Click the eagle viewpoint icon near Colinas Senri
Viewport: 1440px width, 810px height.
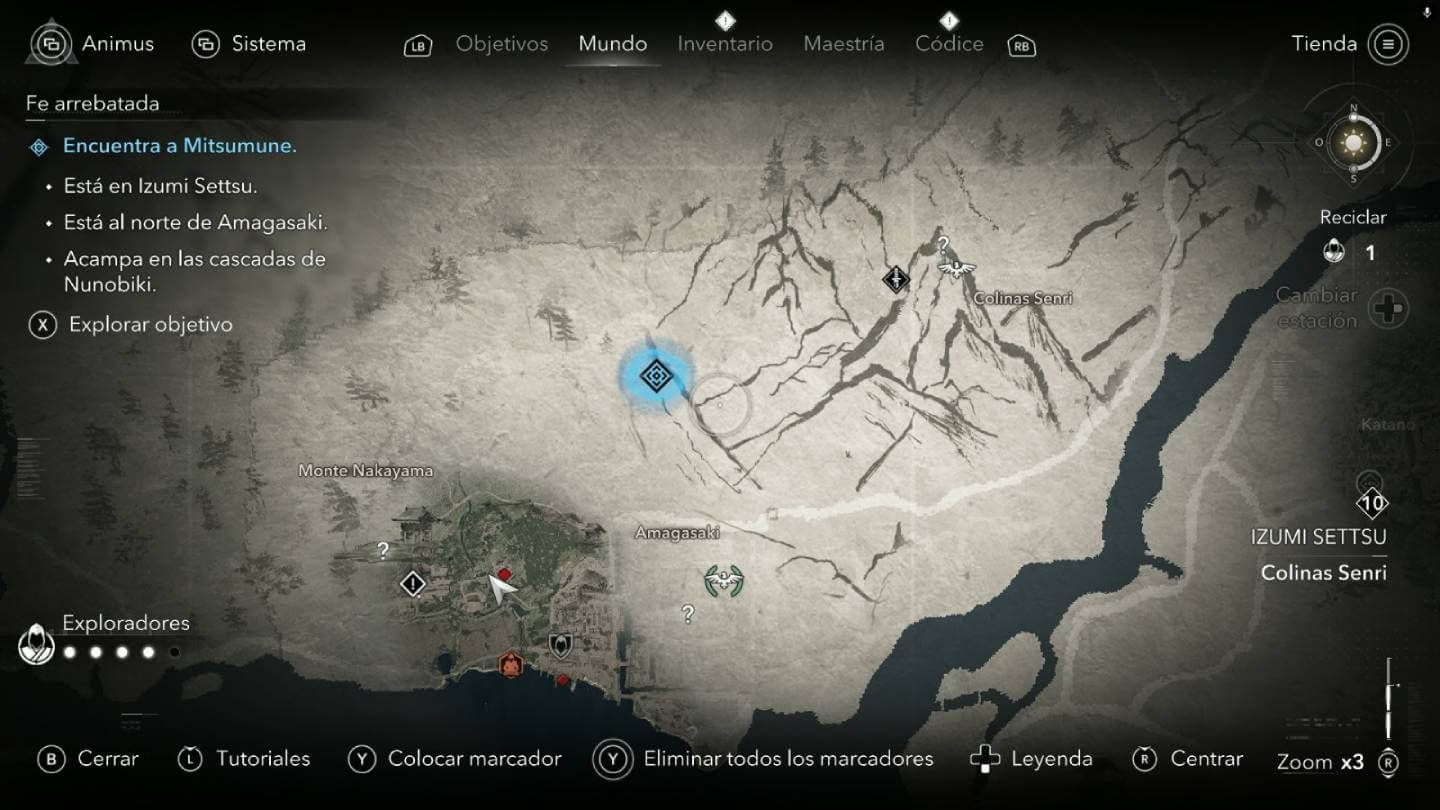(x=955, y=266)
